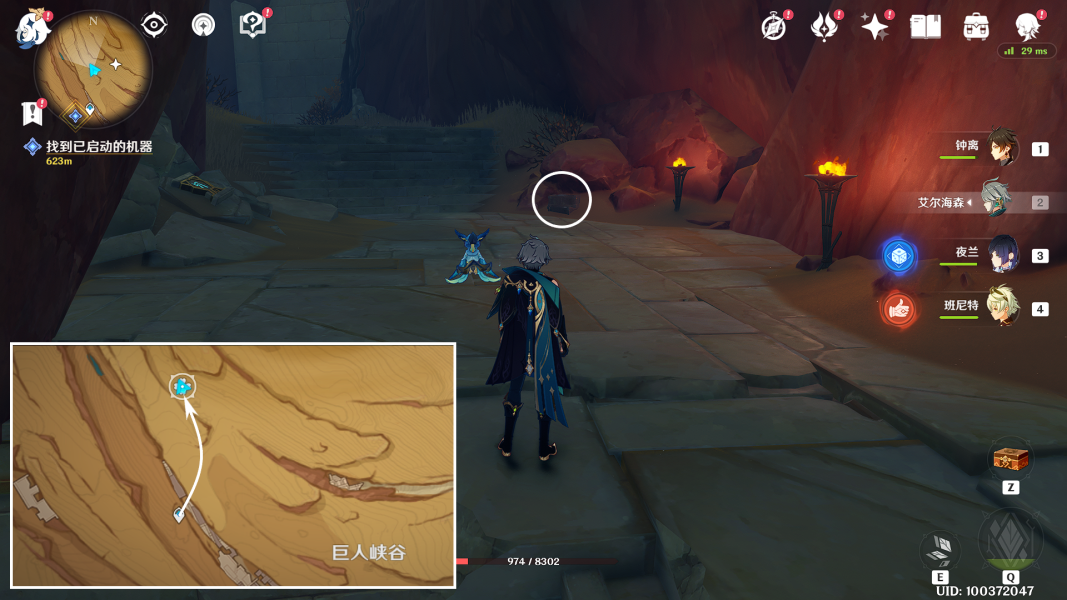Open the character head silhouette icon
Viewport: 1067px width, 600px height.
click(x=1027, y=26)
